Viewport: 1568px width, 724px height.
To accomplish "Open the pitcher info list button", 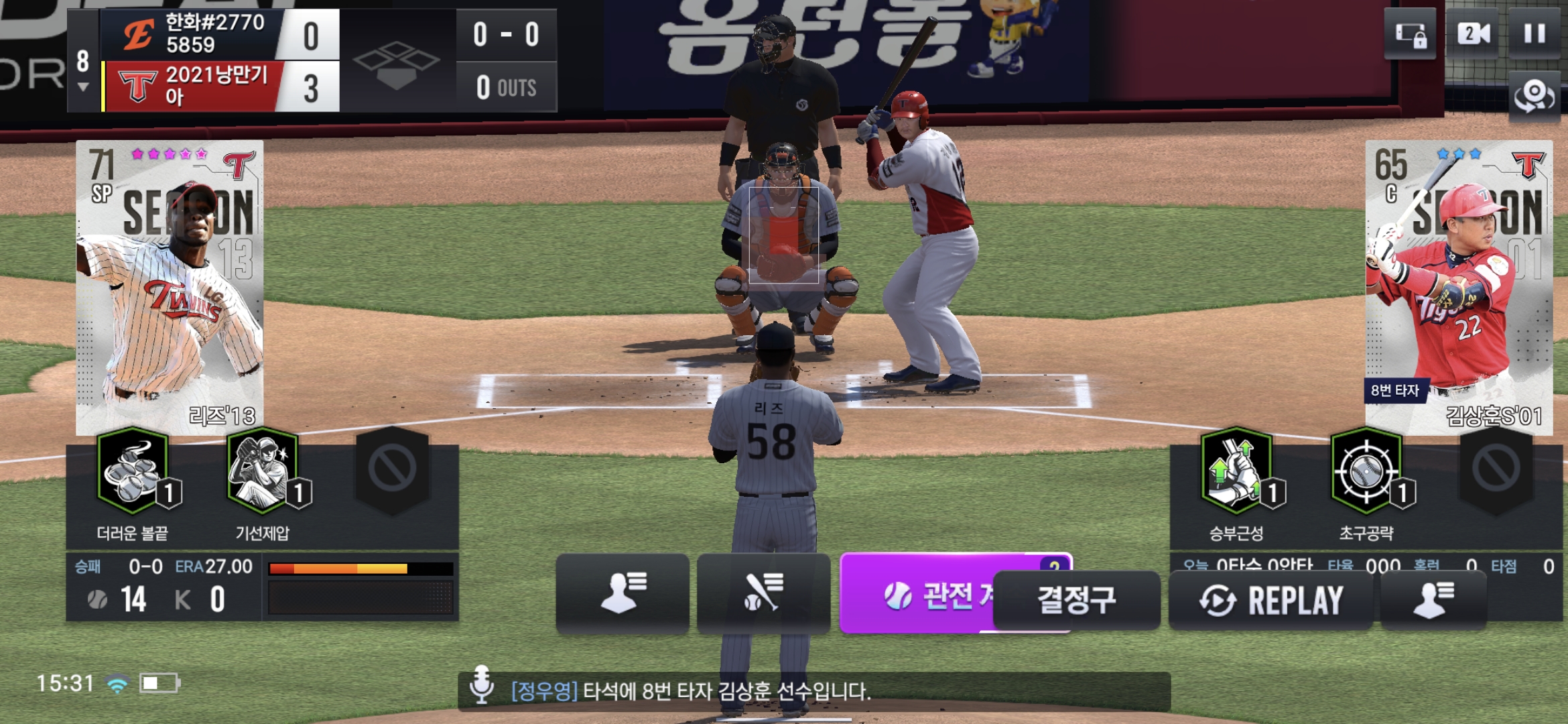I will pos(623,593).
